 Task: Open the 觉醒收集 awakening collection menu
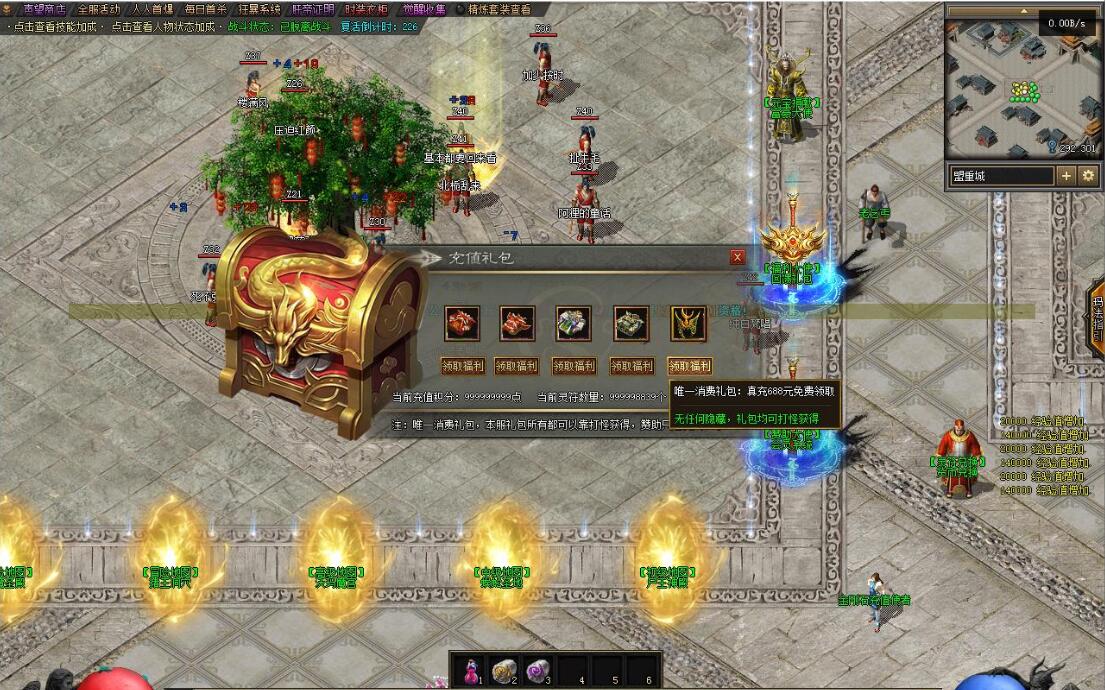pos(424,9)
